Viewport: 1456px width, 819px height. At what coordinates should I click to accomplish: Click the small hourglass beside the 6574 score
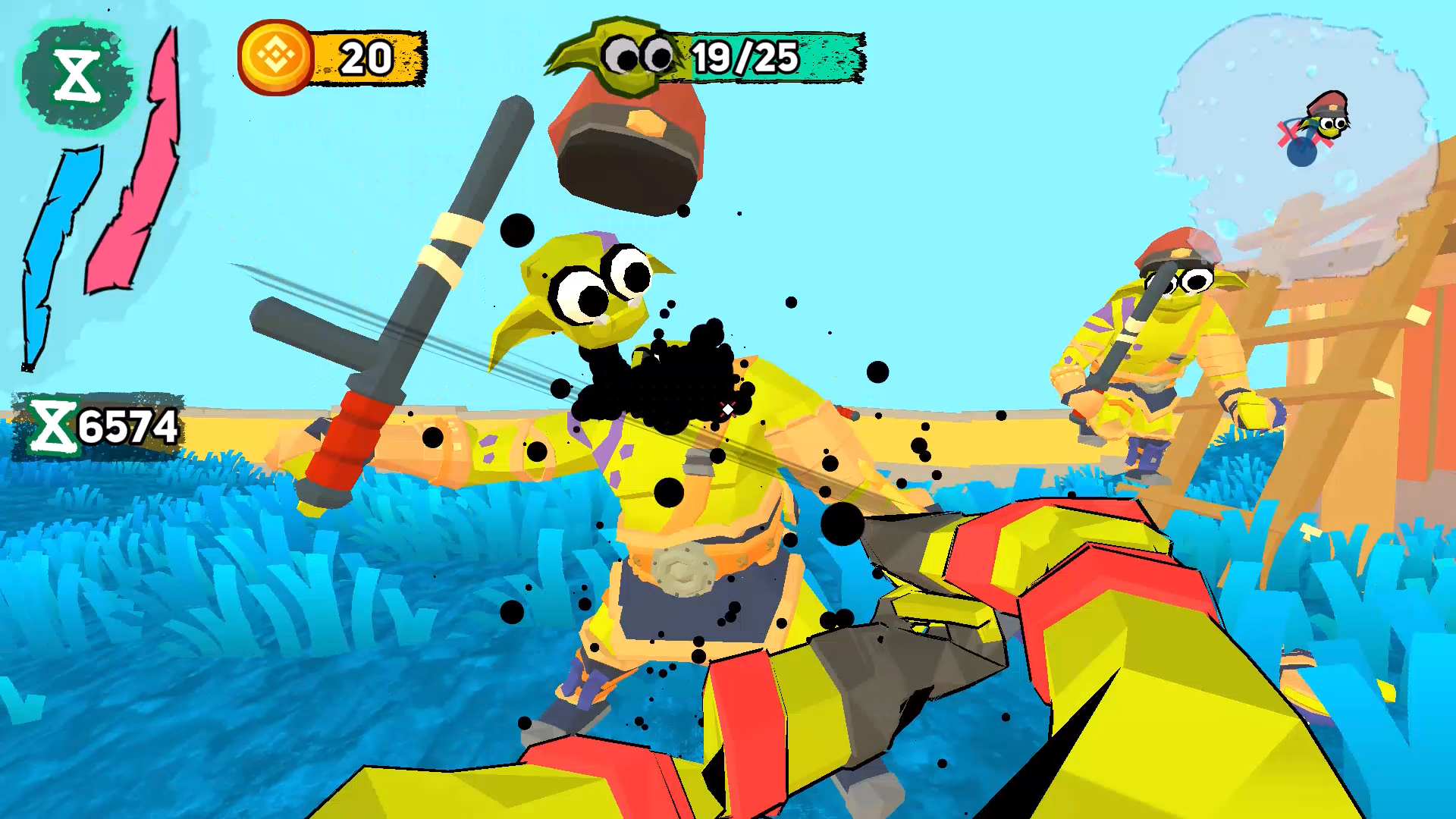[x=53, y=425]
